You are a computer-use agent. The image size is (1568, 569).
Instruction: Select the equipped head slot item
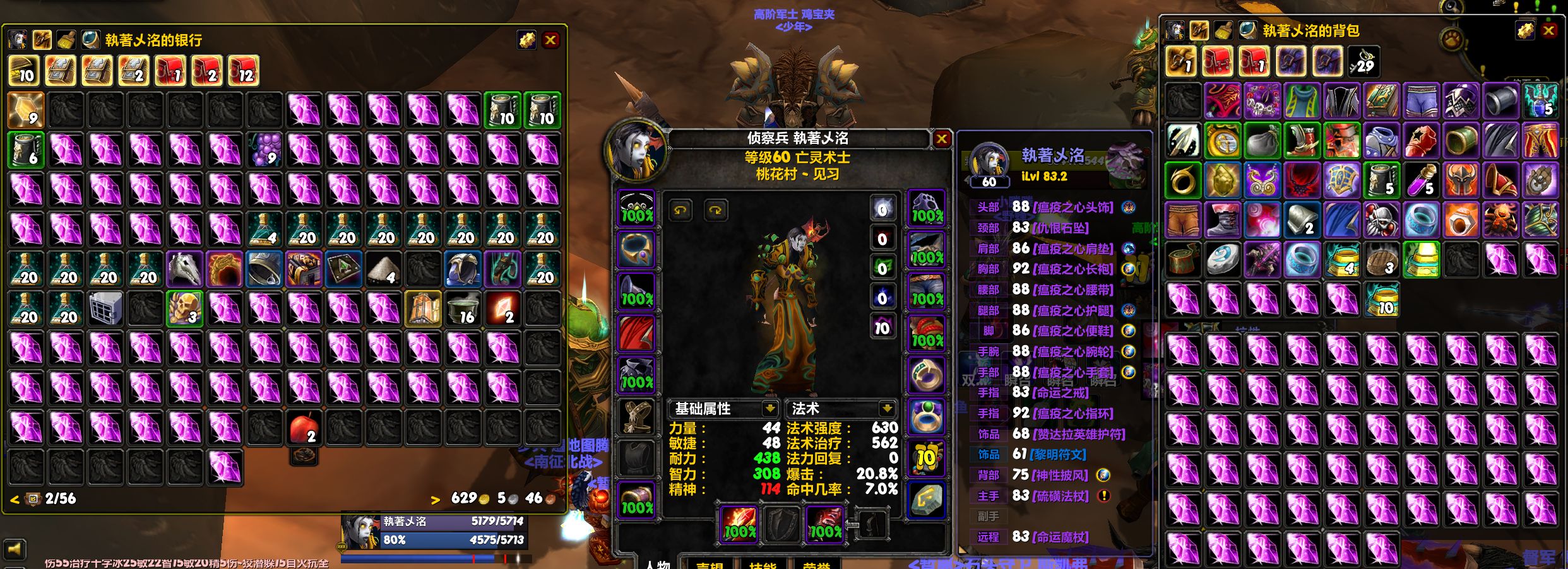pos(636,208)
